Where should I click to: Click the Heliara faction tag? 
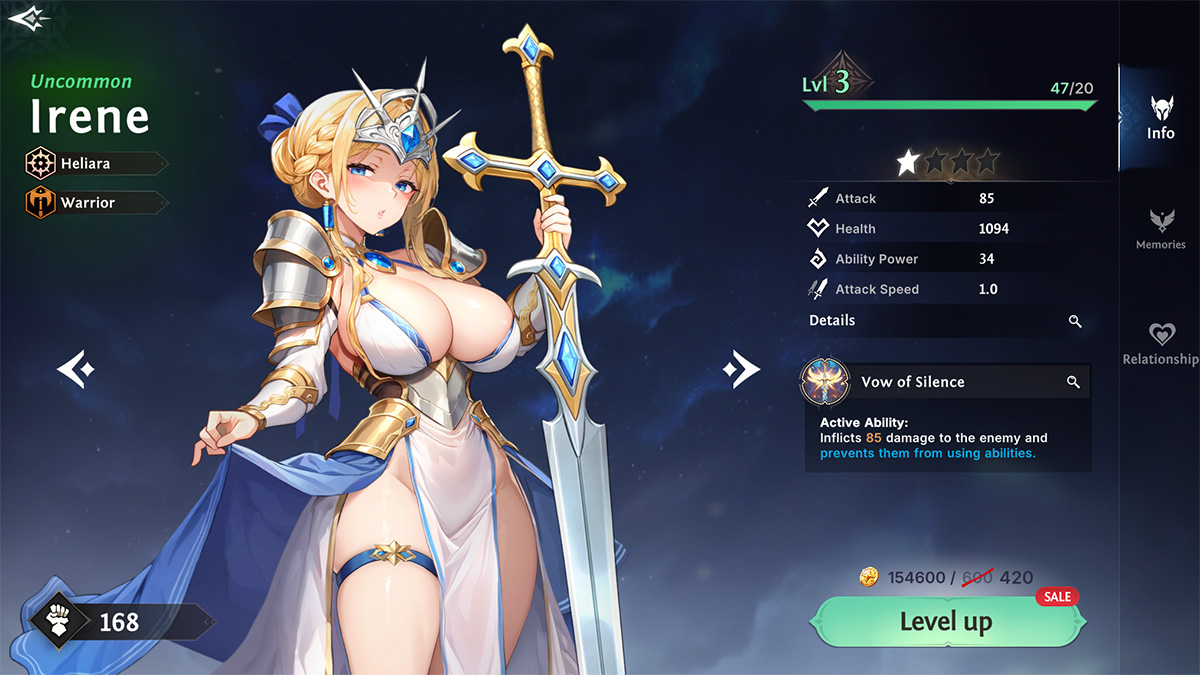tap(96, 163)
